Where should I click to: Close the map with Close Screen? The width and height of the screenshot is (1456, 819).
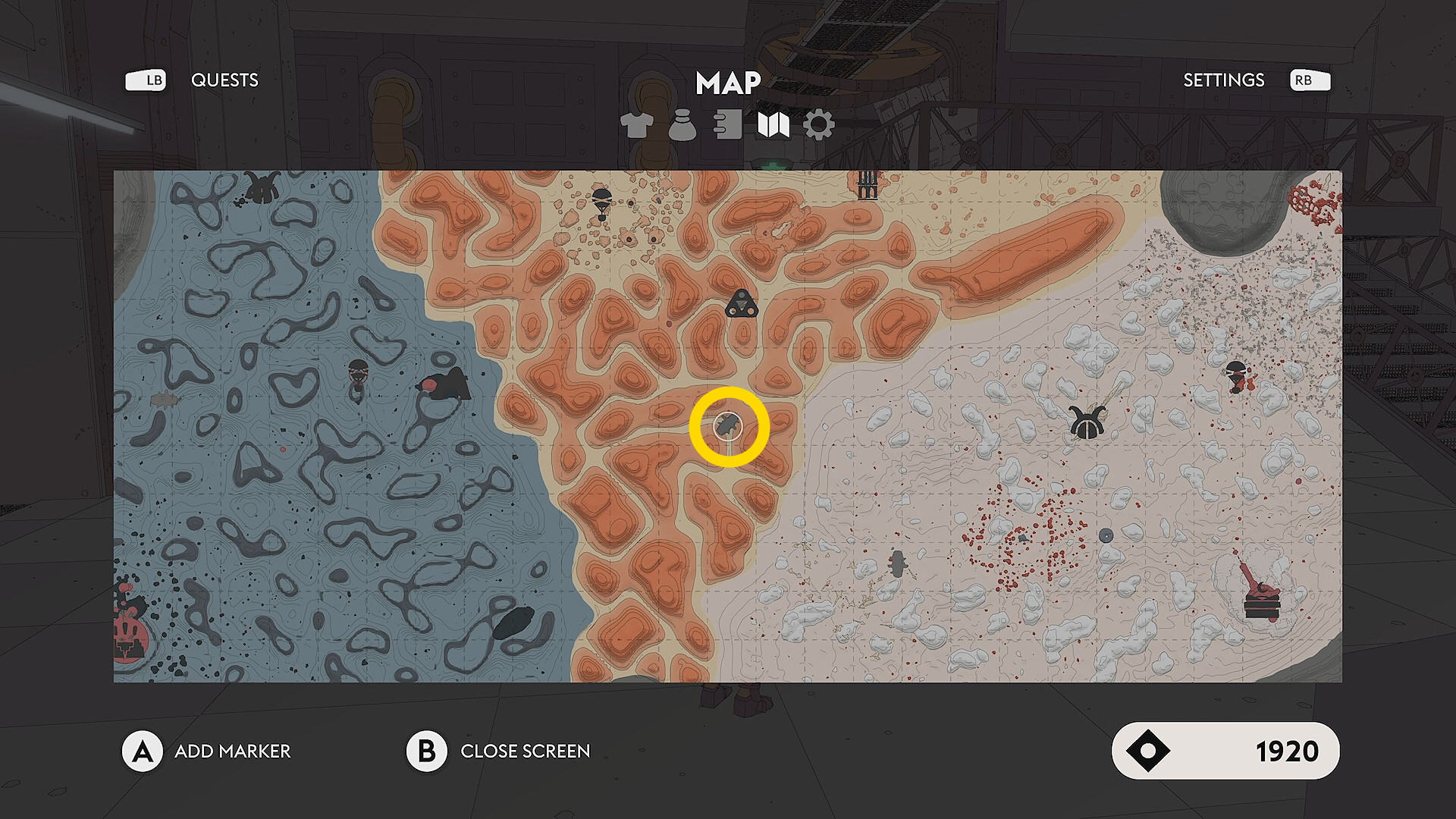click(525, 751)
